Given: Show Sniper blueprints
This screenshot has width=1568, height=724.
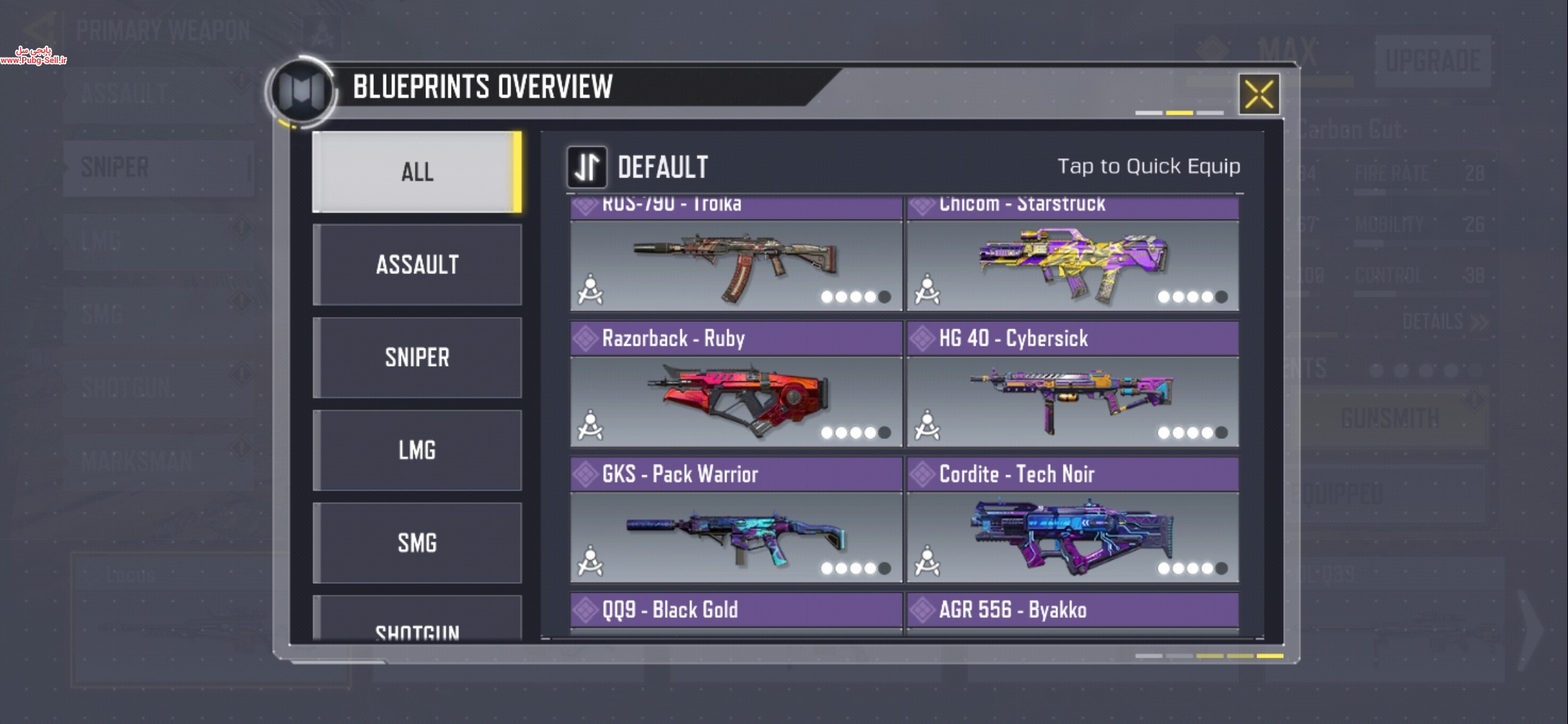Looking at the screenshot, I should 417,357.
